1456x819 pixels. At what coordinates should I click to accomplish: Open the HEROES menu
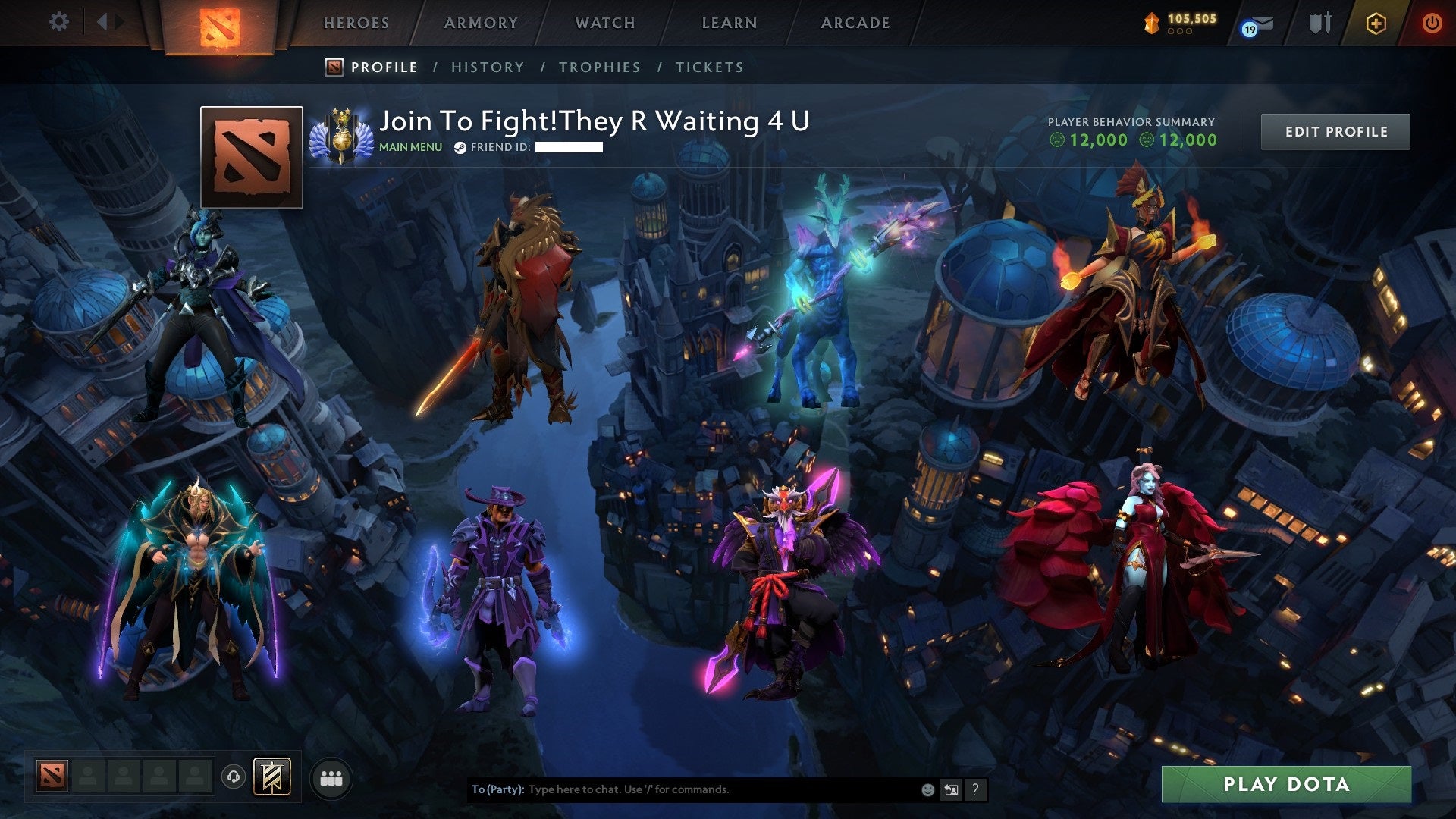click(356, 23)
